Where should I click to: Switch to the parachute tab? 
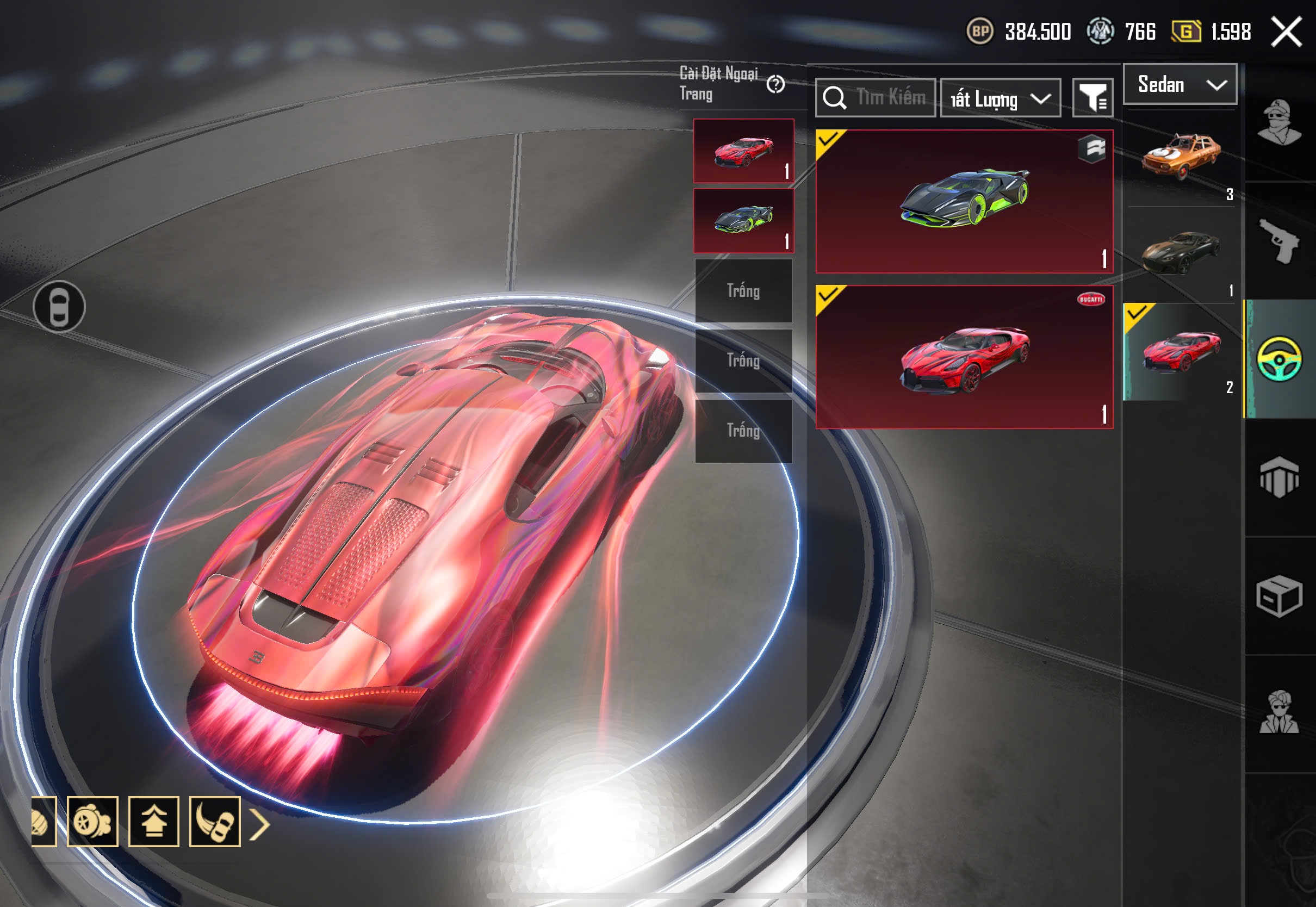1279,477
